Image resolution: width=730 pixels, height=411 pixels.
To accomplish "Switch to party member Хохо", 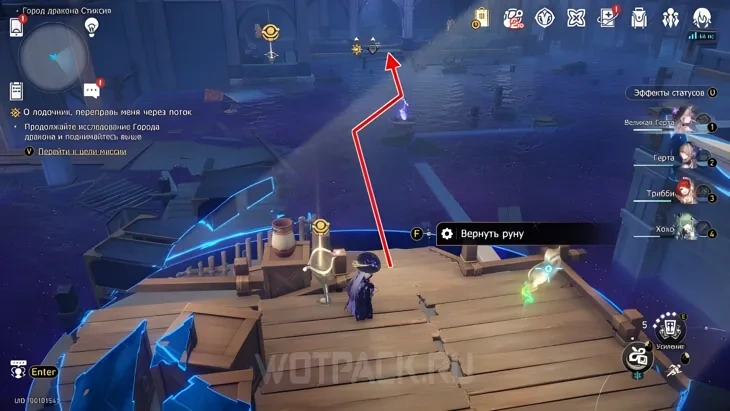I will click(x=688, y=228).
